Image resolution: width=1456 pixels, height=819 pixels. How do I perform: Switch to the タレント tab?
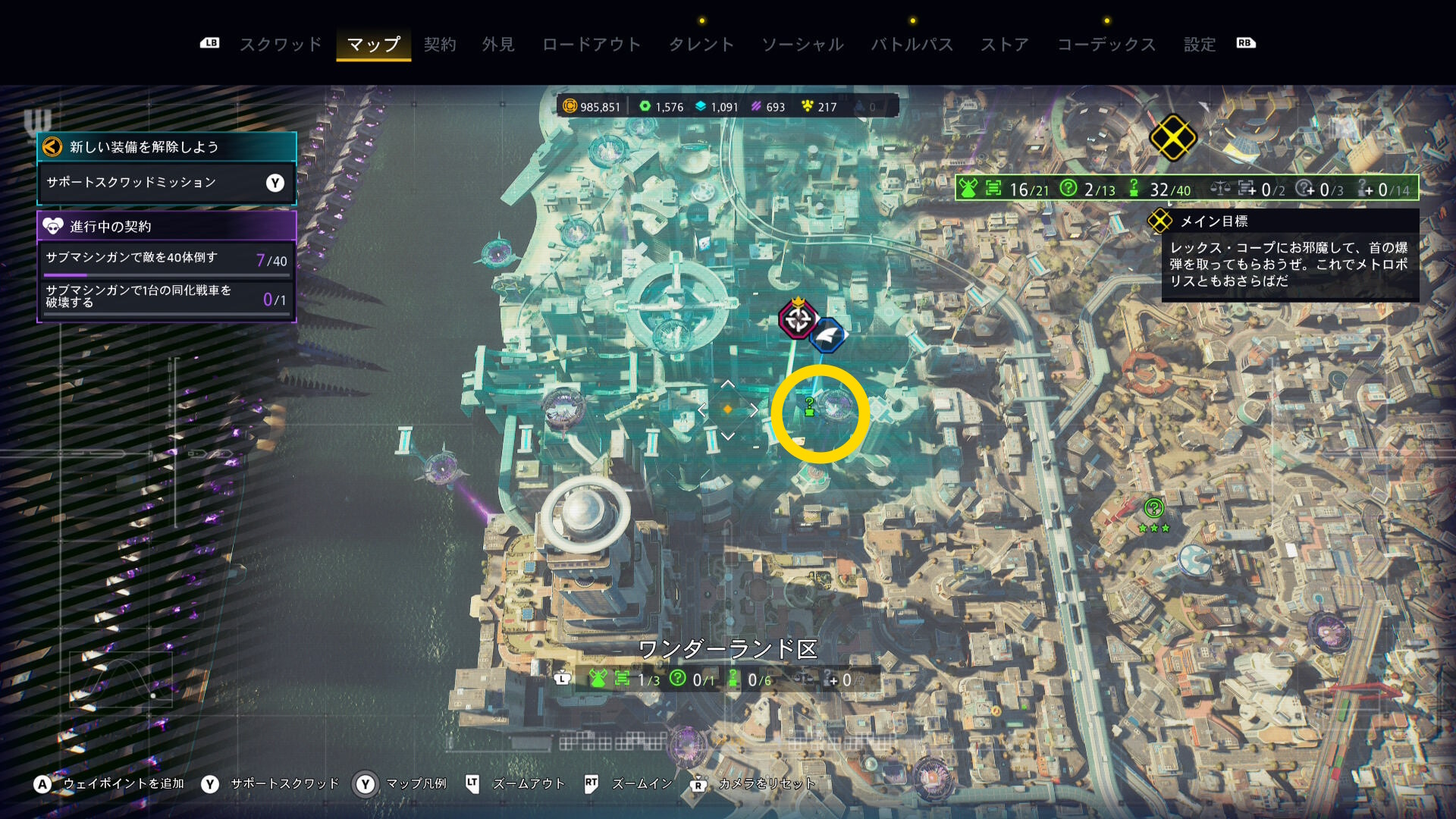click(x=701, y=44)
